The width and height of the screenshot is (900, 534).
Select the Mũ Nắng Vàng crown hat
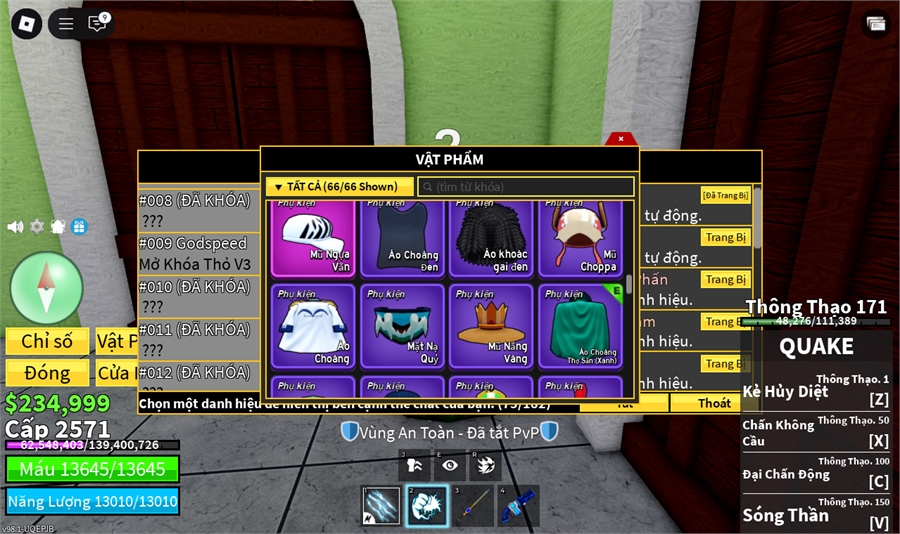(492, 326)
